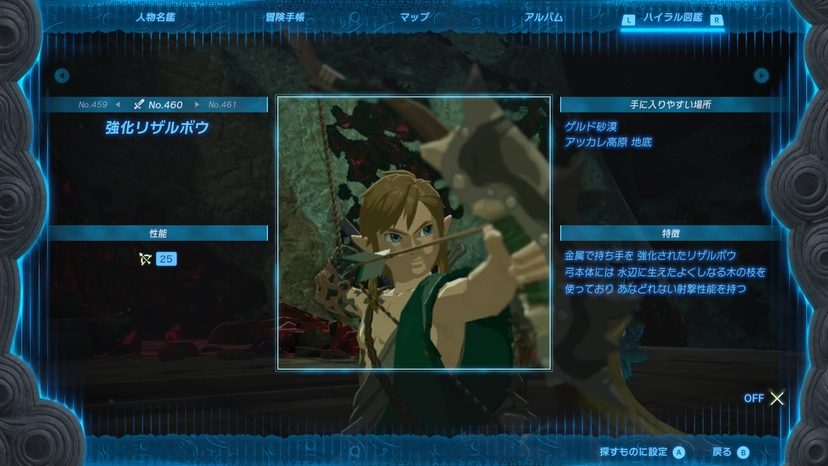Toggle the OFF display setting

point(765,398)
